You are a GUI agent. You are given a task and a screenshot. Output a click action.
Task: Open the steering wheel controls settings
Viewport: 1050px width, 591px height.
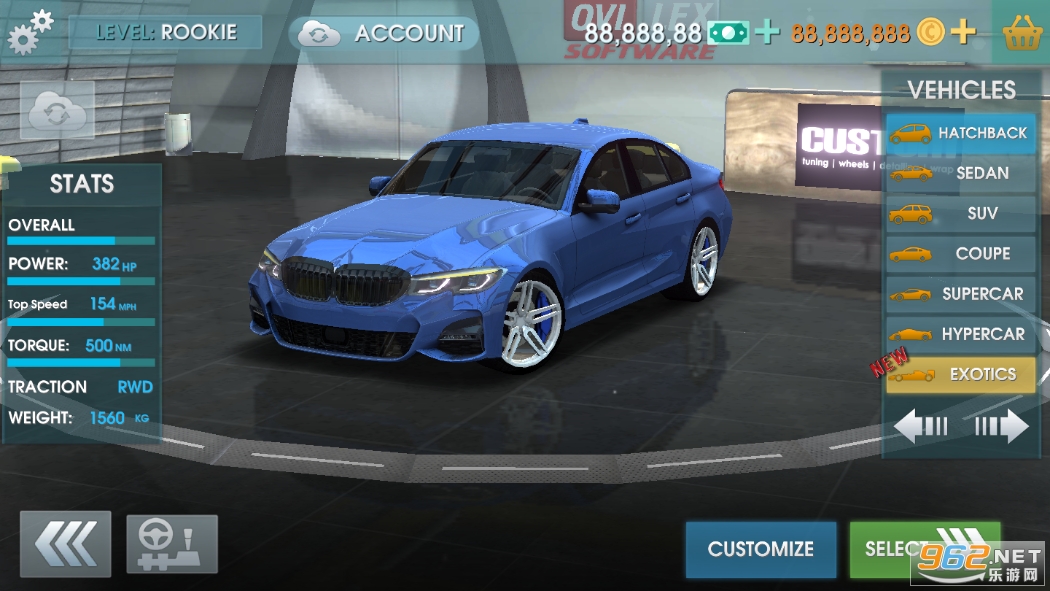(172, 545)
